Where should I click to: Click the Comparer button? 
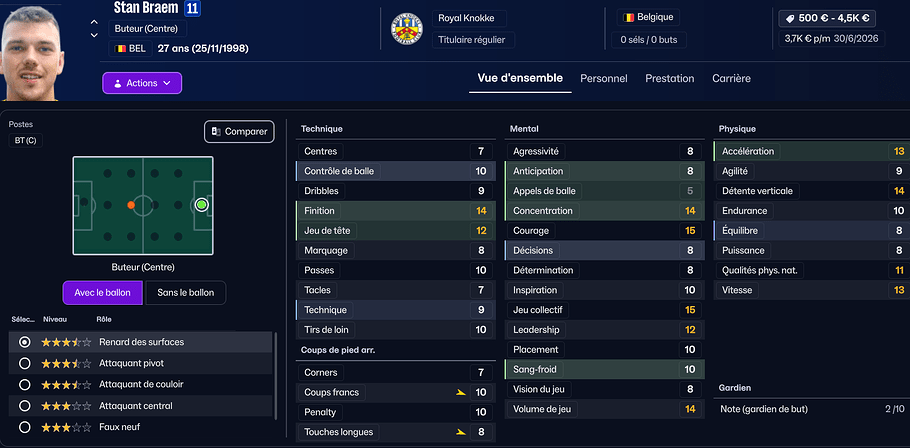point(239,131)
